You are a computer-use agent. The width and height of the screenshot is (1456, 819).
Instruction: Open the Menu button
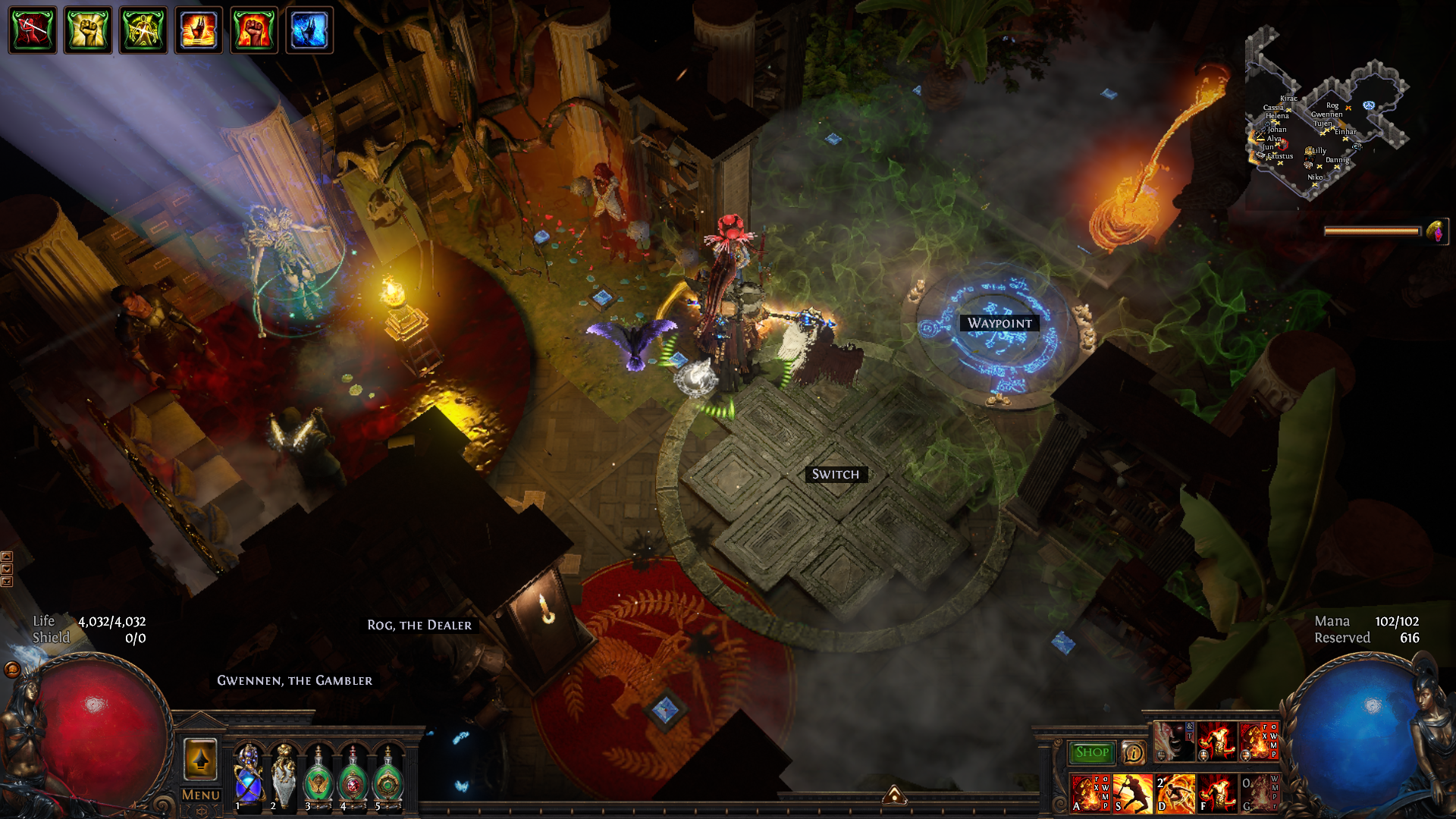(200, 795)
